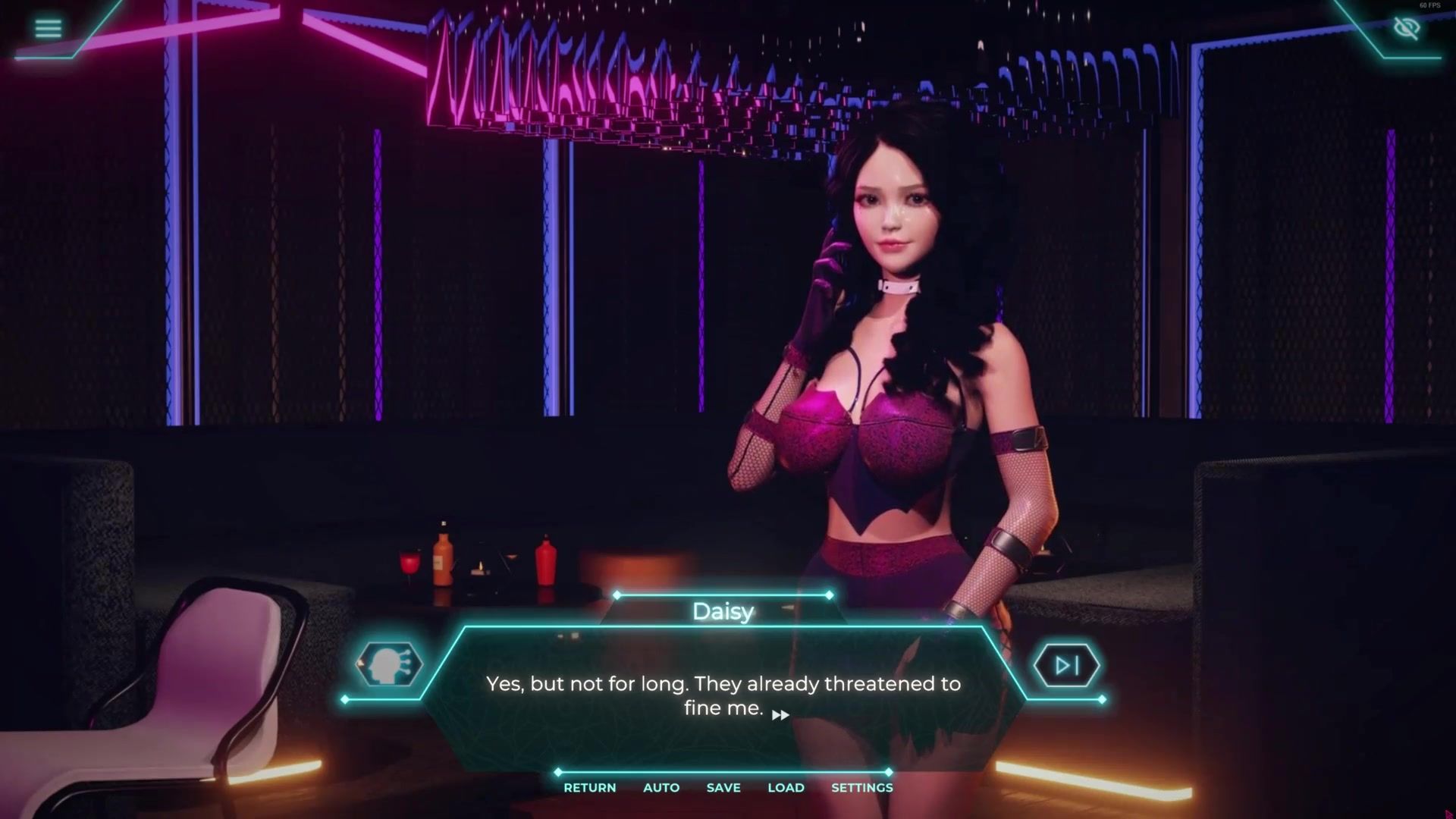Advance Daisy's dialogue text

tap(780, 714)
